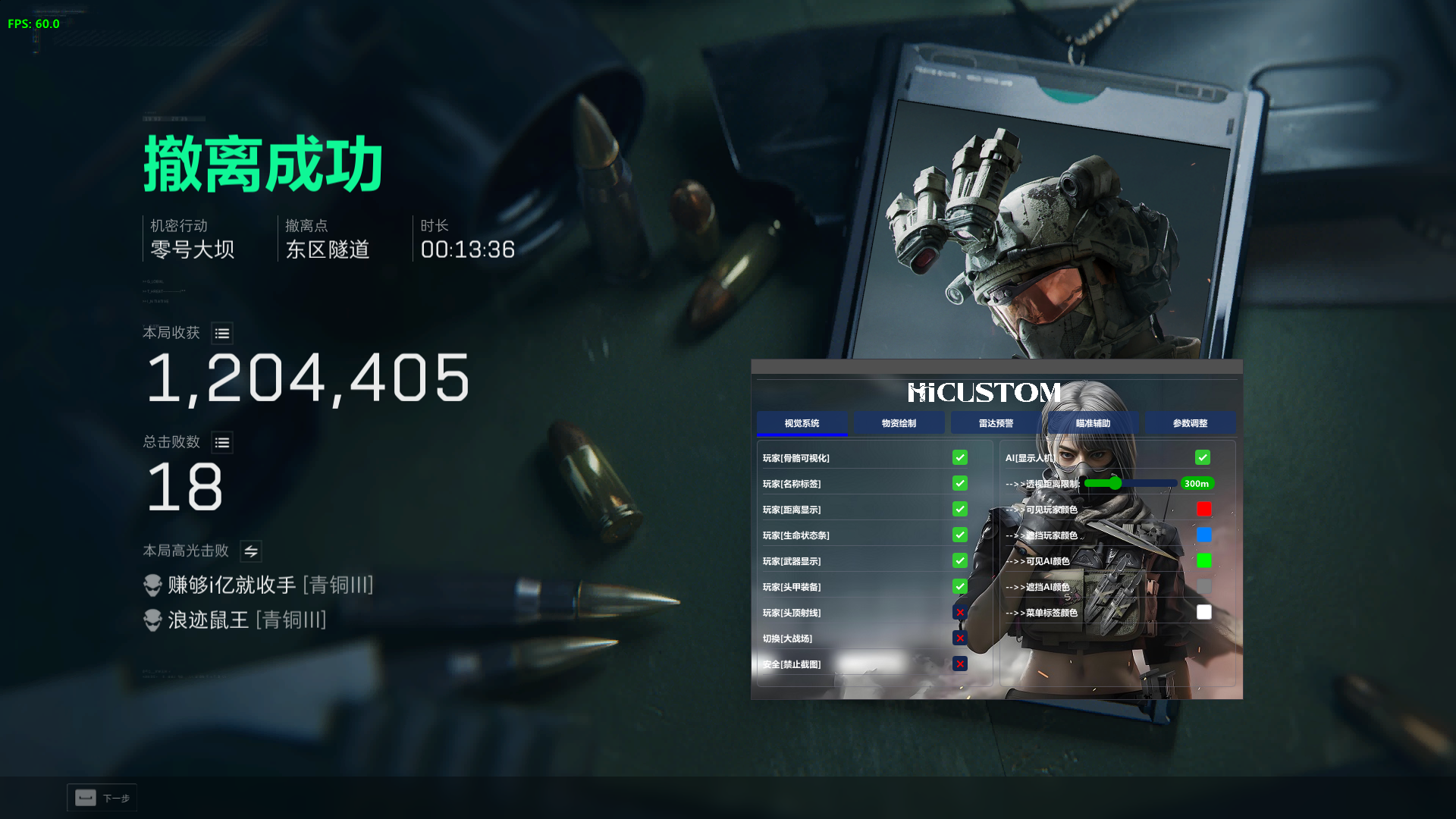Turn off 玩家[名称标签]
Screen dimensions: 1456x819
pyautogui.click(x=959, y=483)
